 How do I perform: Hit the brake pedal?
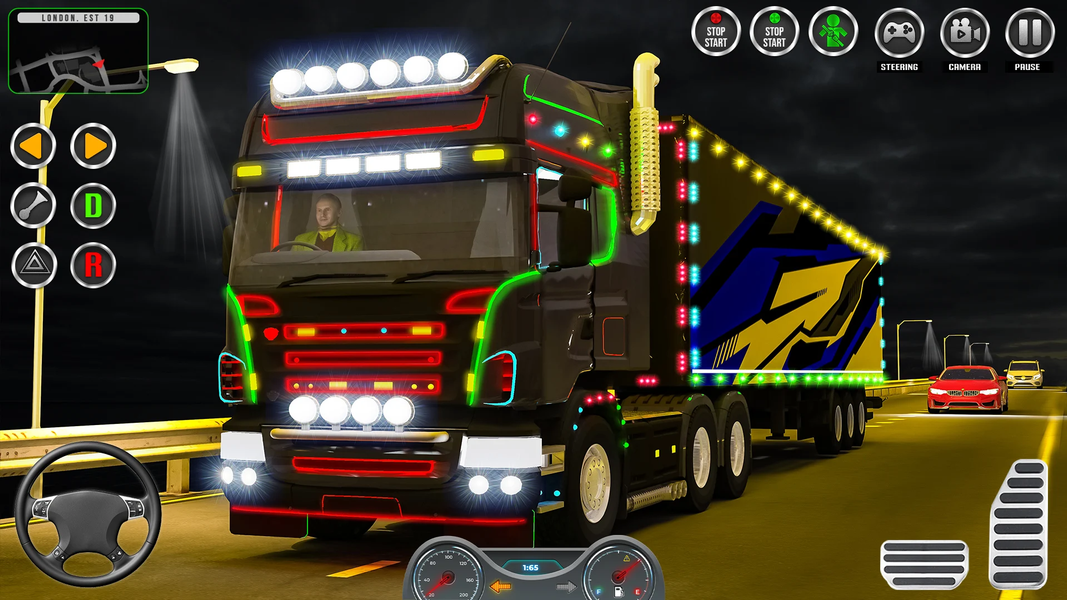(923, 564)
